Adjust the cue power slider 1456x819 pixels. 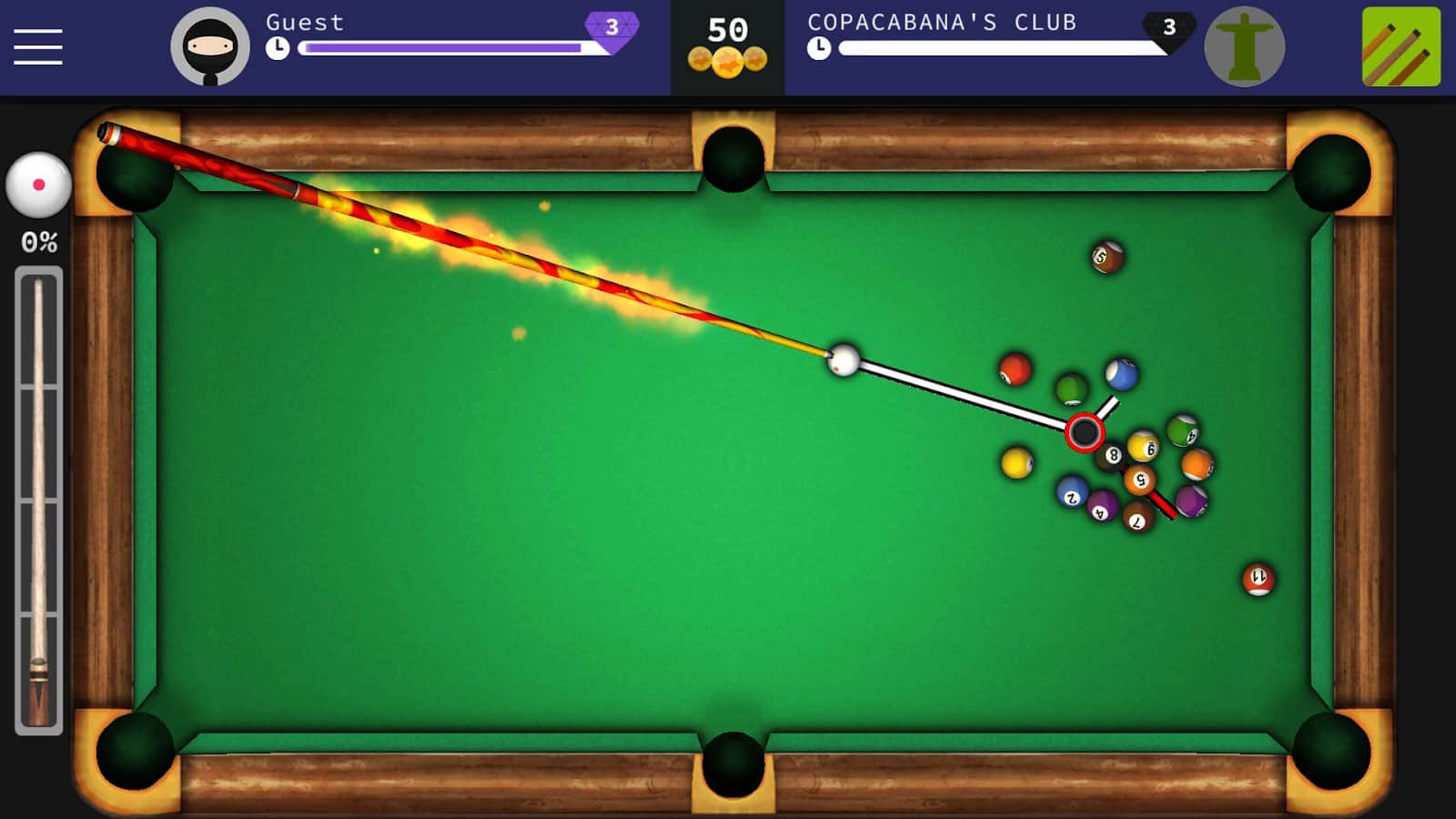(x=38, y=500)
